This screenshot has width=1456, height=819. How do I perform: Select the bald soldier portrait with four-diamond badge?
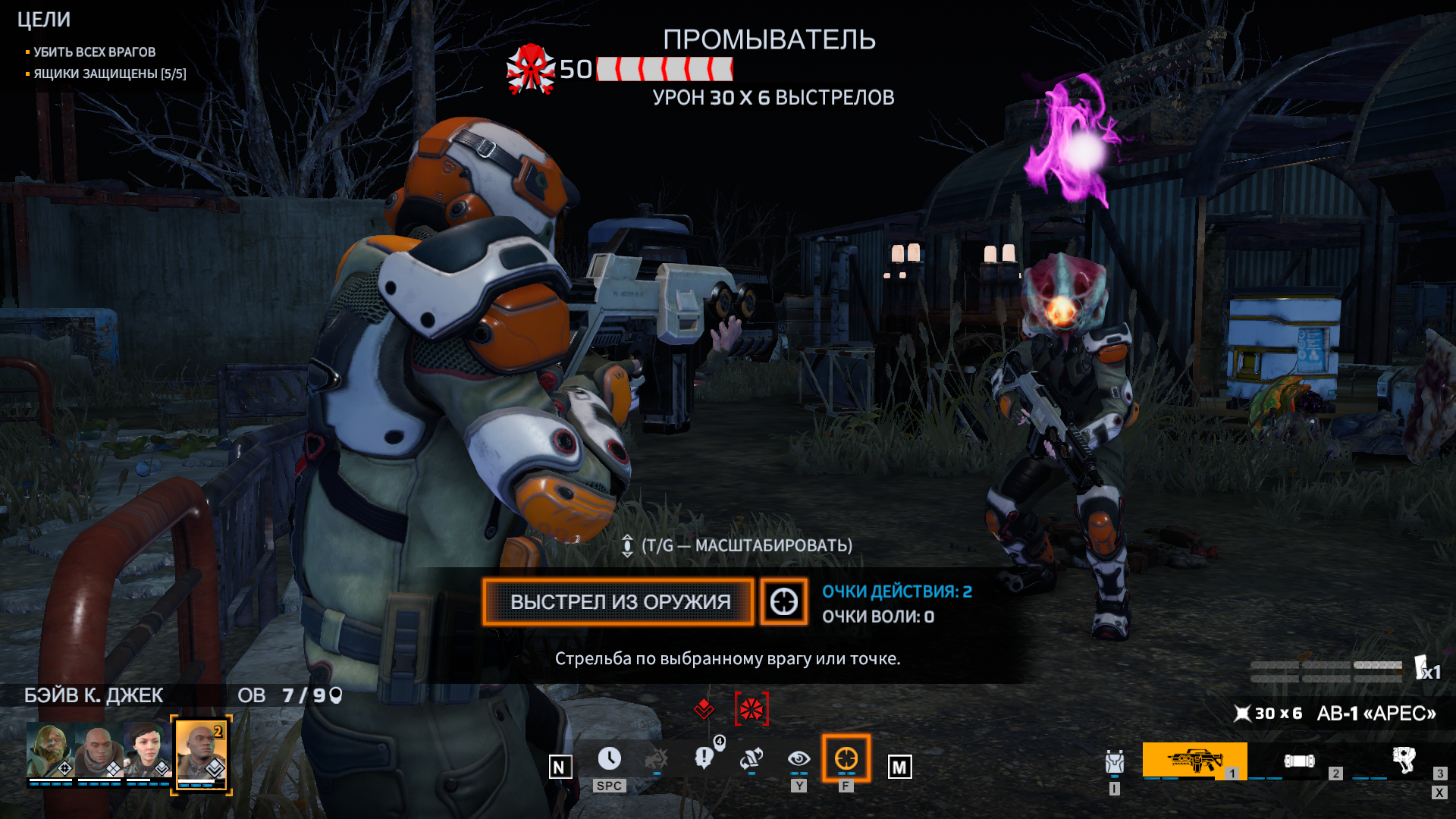click(x=99, y=750)
